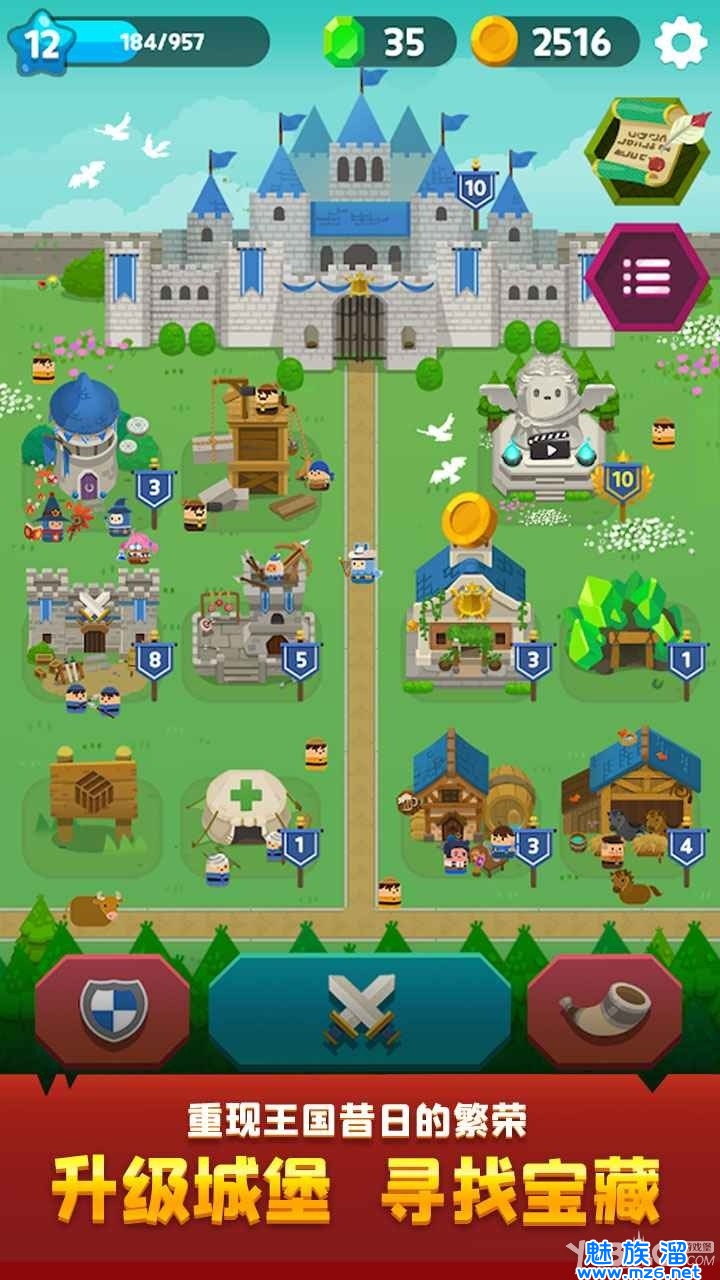Select the blue wizard tower building
The height and width of the screenshot is (1280, 720).
click(85, 440)
